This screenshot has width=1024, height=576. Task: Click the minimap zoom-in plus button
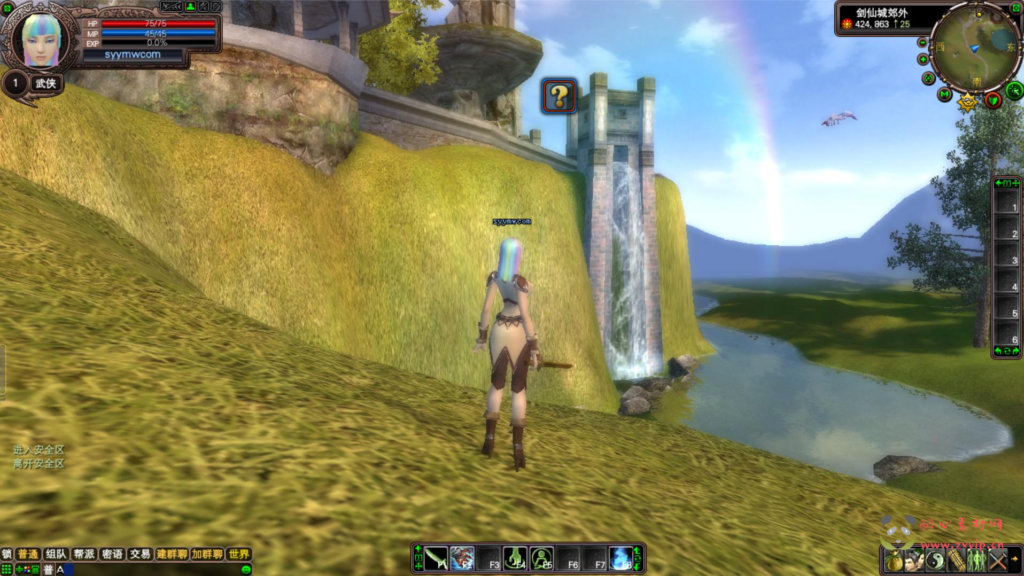click(923, 58)
